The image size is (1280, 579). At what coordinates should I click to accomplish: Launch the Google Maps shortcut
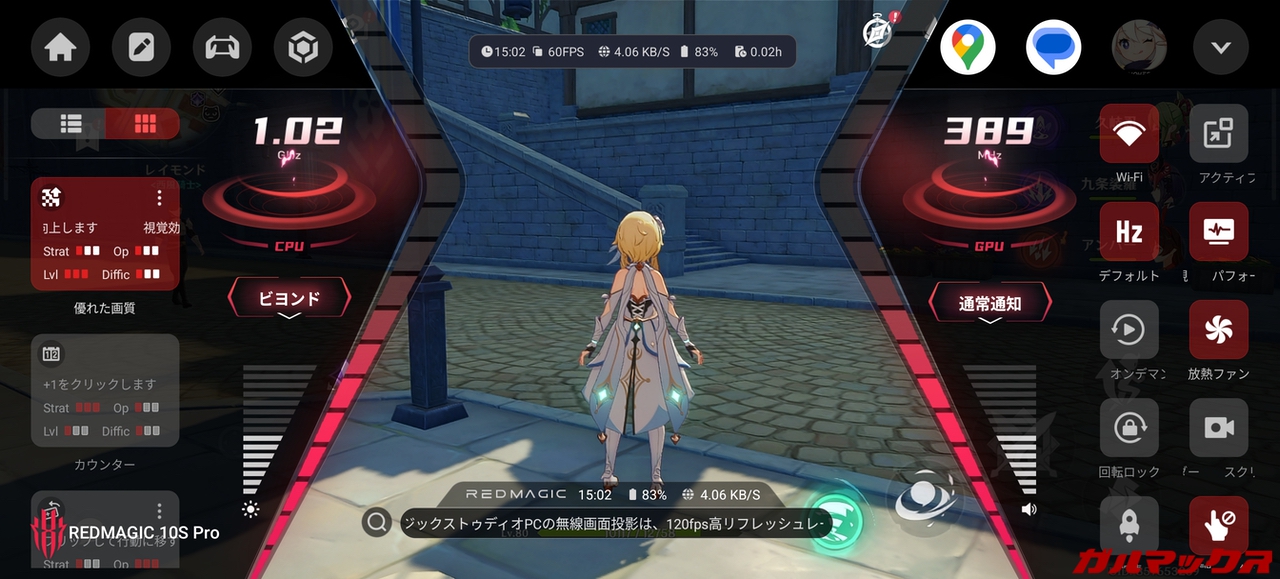[967, 47]
